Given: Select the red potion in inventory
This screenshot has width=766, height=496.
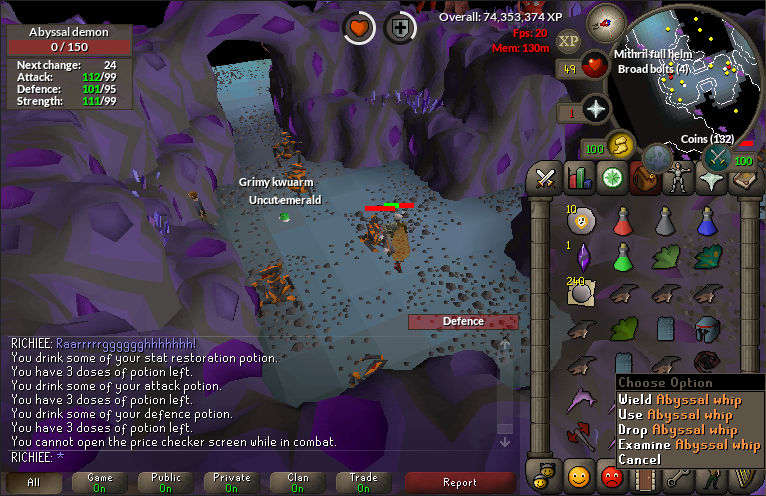Looking at the screenshot, I should [x=624, y=221].
